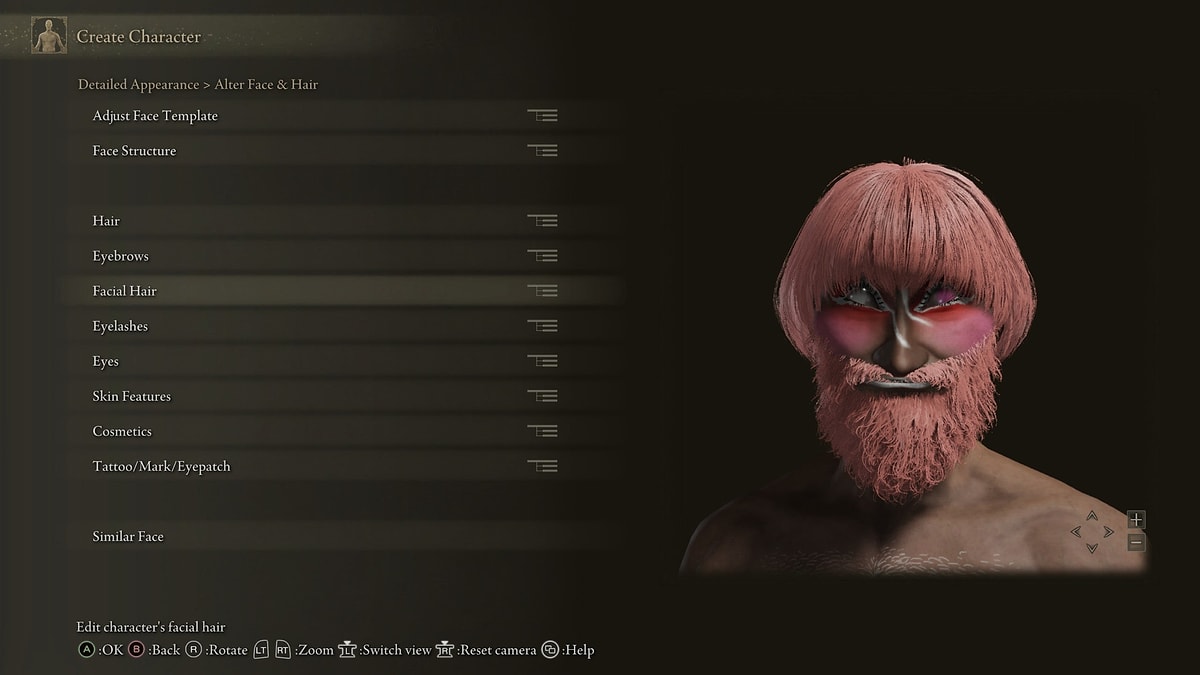Choose the Similar Face option
The height and width of the screenshot is (675, 1200).
(128, 536)
